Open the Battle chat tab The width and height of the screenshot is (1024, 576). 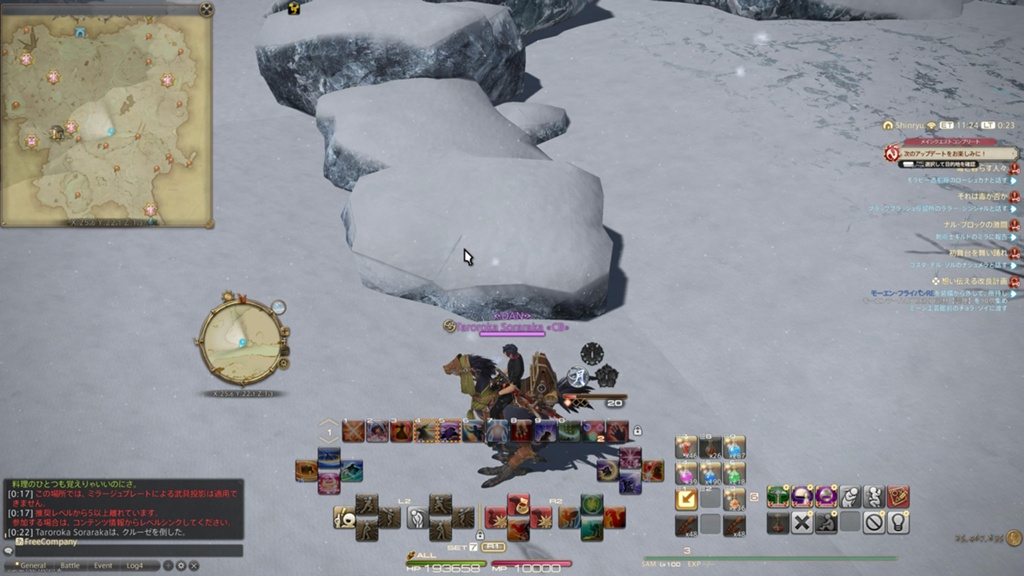(70, 565)
